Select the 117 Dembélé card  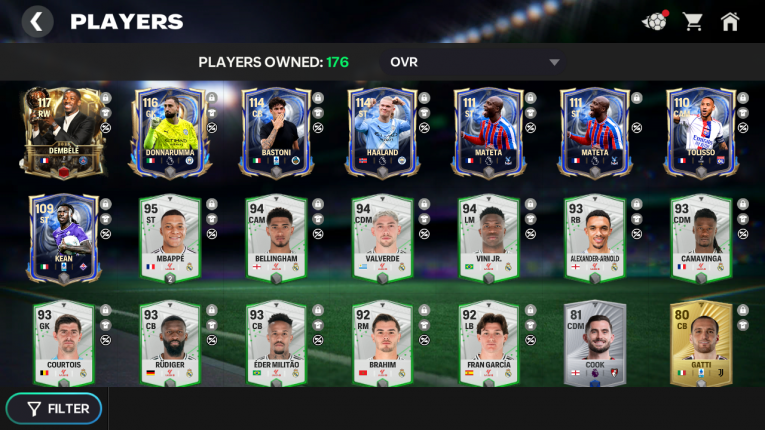[x=60, y=131]
